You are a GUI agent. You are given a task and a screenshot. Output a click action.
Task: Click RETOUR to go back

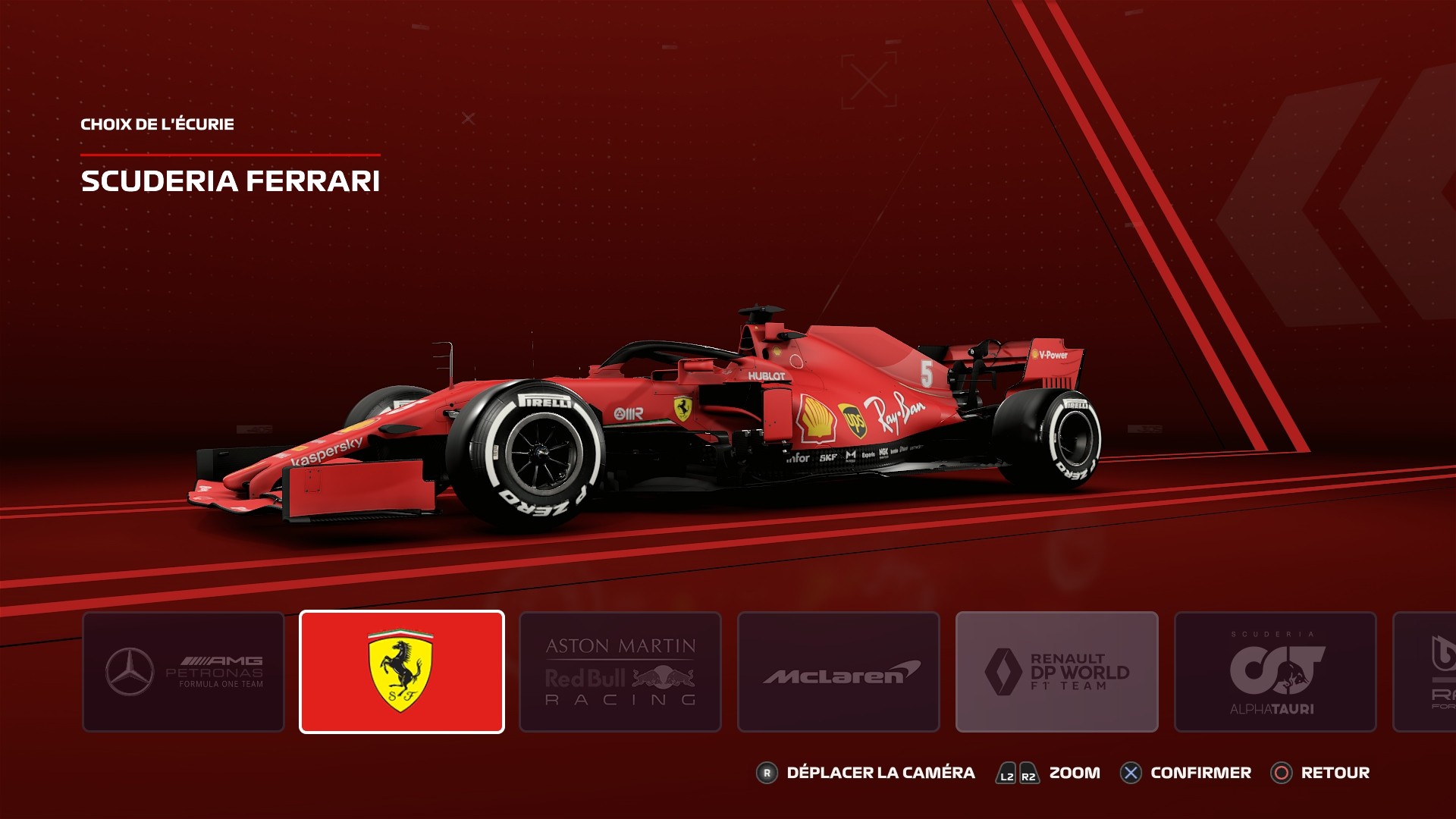(1335, 773)
